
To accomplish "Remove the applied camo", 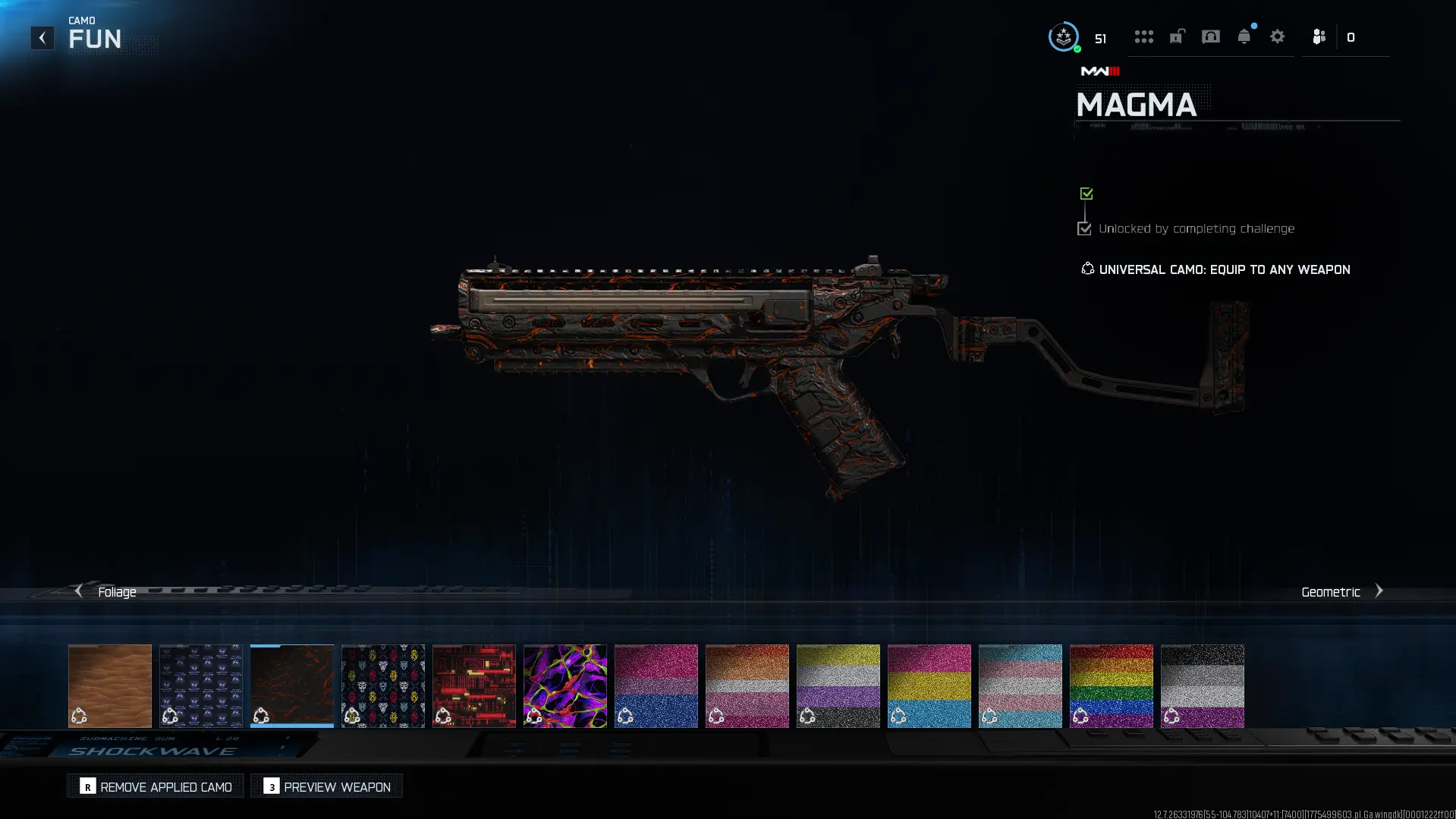I will (156, 786).
